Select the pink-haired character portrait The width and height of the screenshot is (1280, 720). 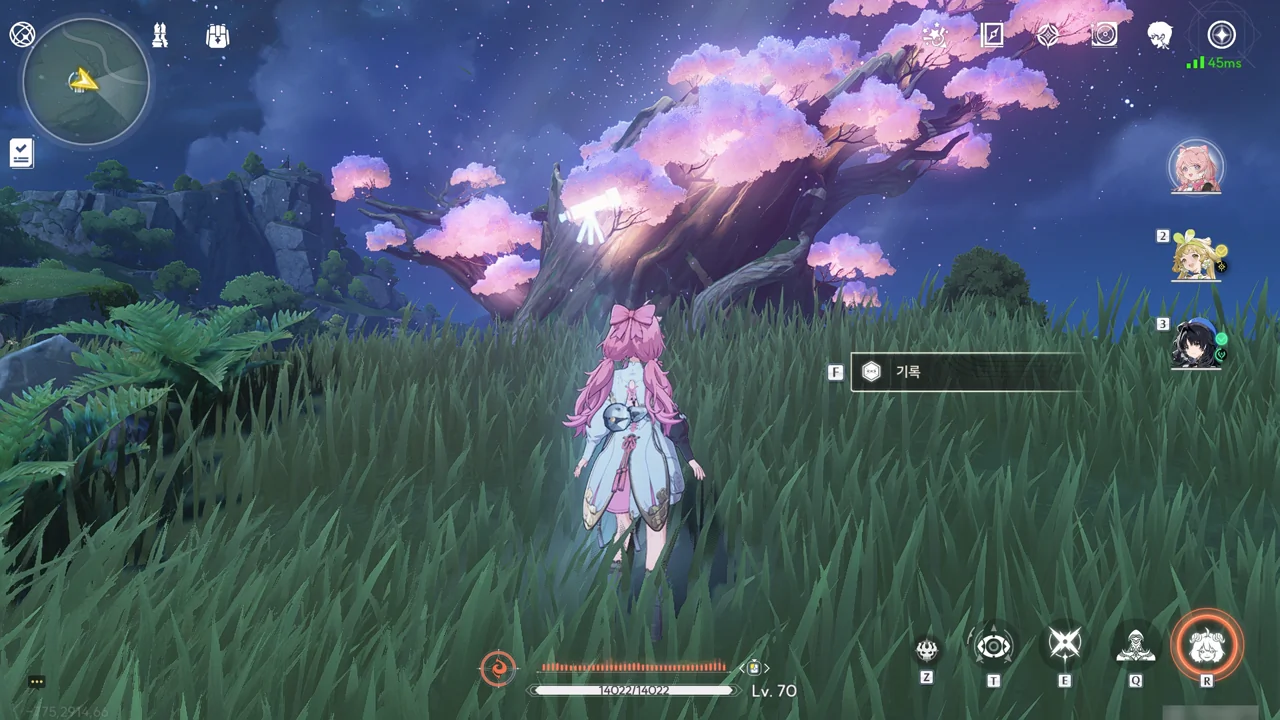(x=1195, y=167)
